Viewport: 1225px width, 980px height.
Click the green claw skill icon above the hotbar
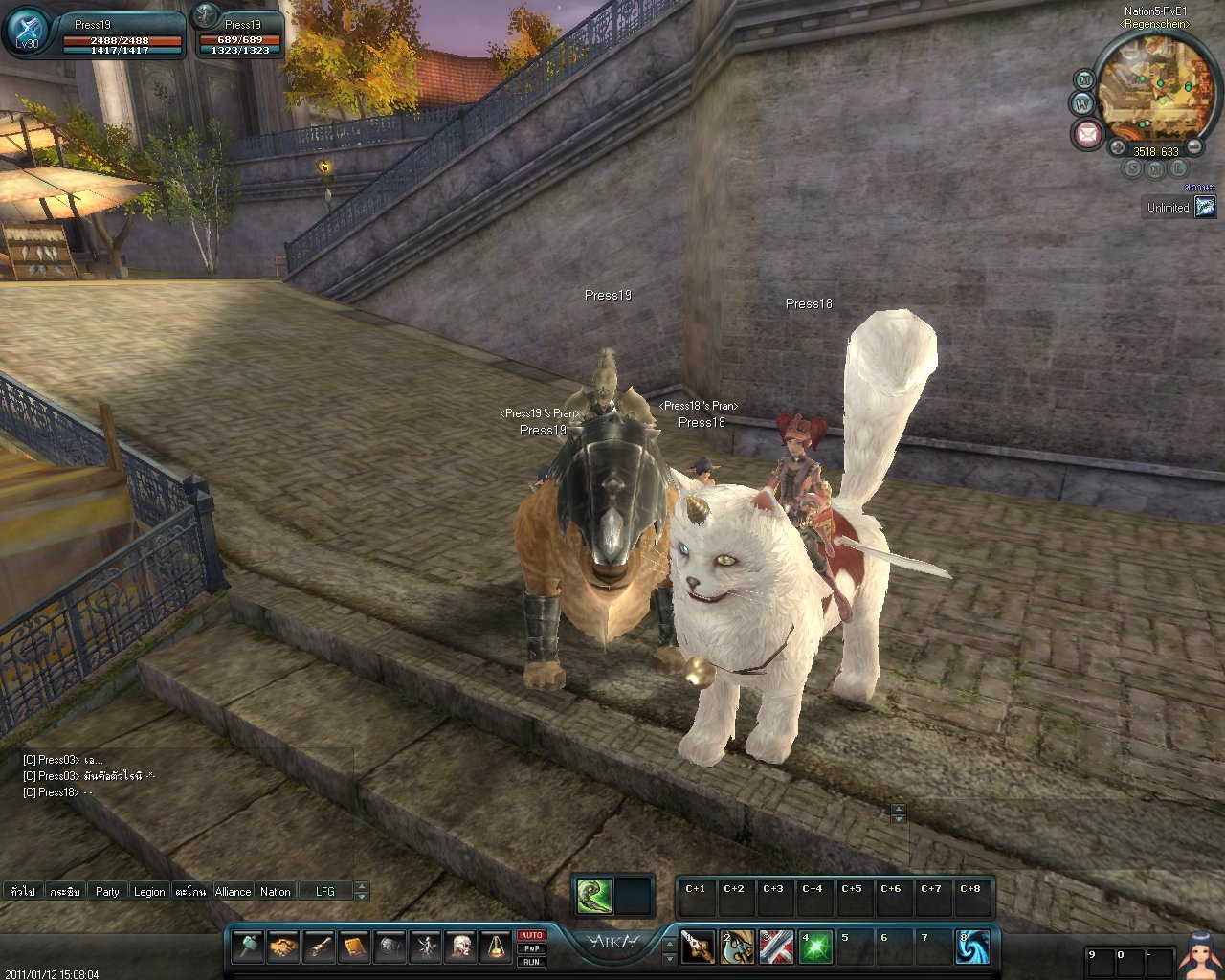coord(593,896)
